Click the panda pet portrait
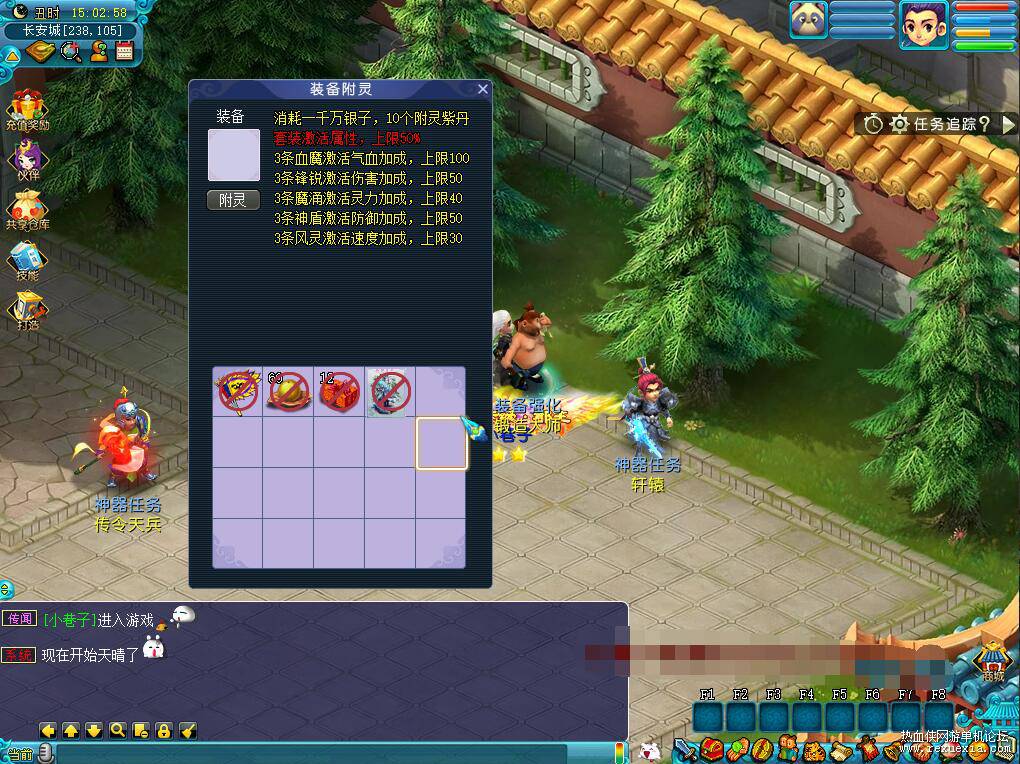The height and width of the screenshot is (764, 1020). point(808,19)
